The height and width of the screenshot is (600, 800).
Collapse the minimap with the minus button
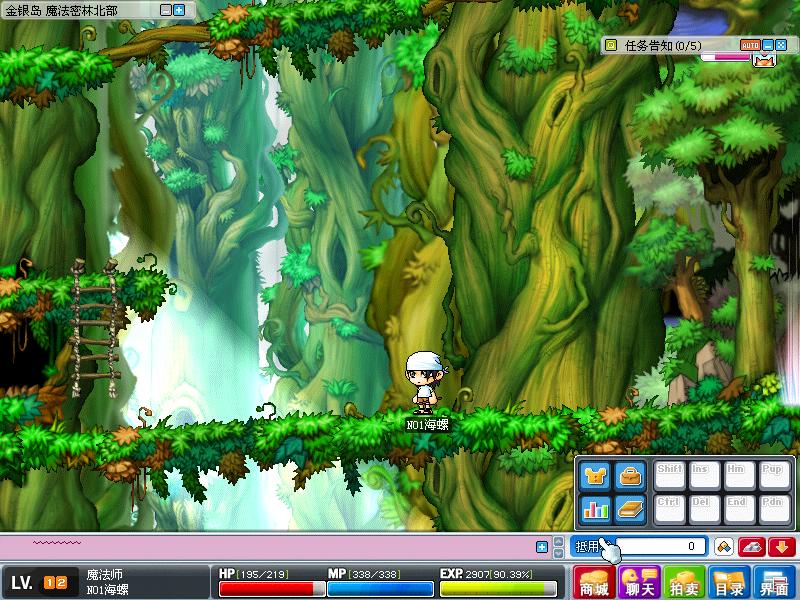(x=166, y=10)
